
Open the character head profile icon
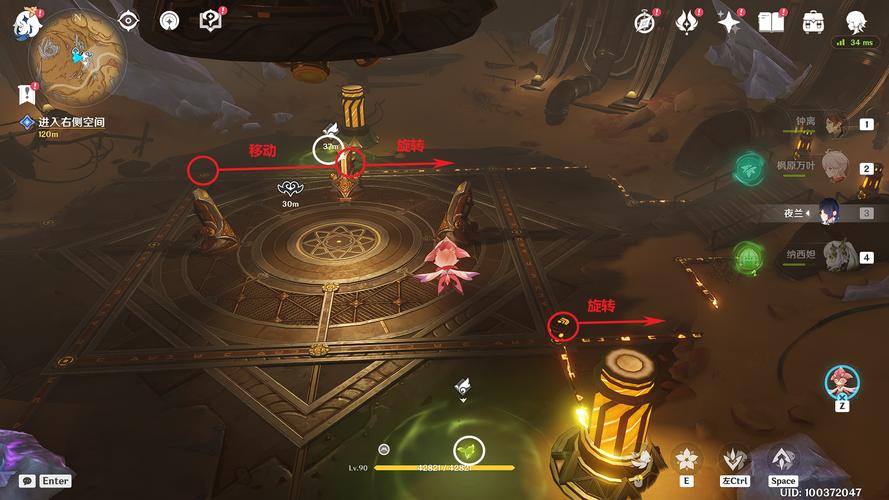(x=856, y=21)
